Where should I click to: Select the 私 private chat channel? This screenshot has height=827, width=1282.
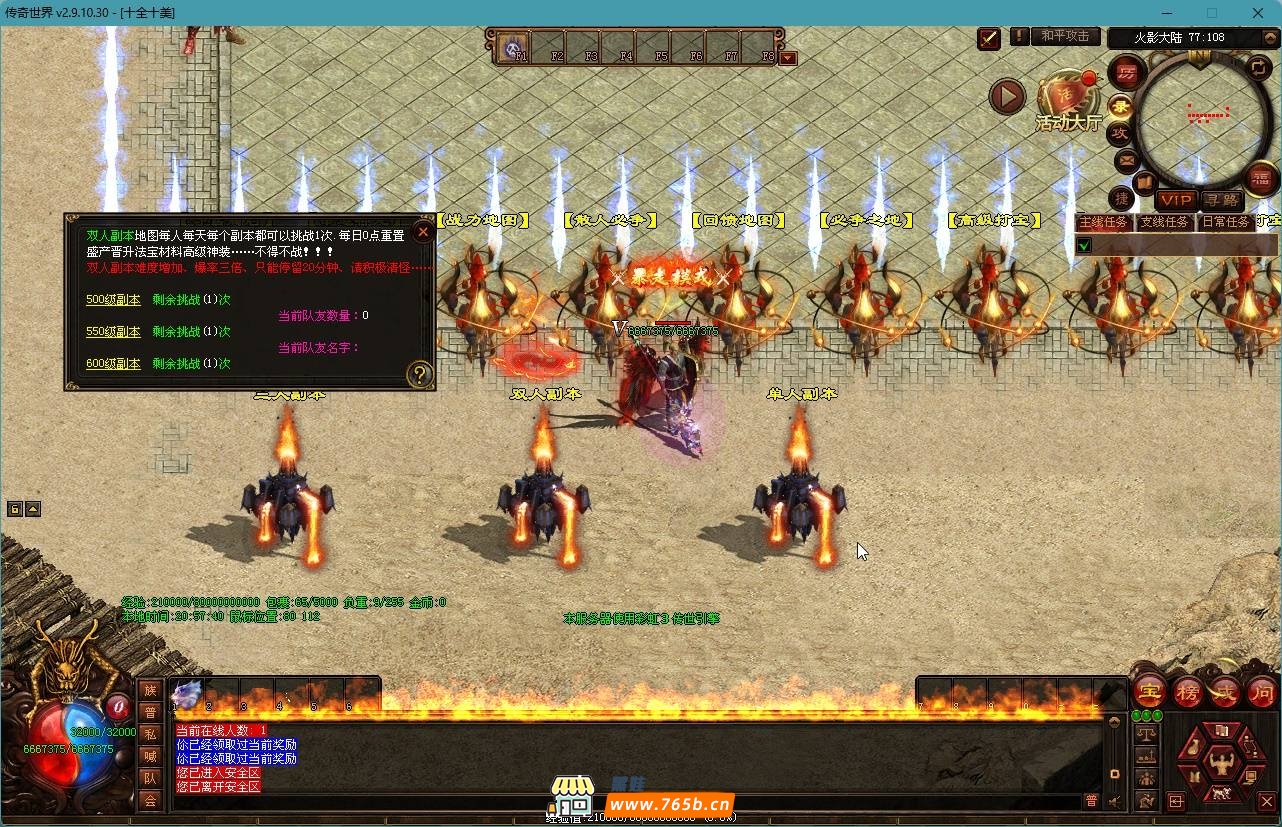pos(150,733)
